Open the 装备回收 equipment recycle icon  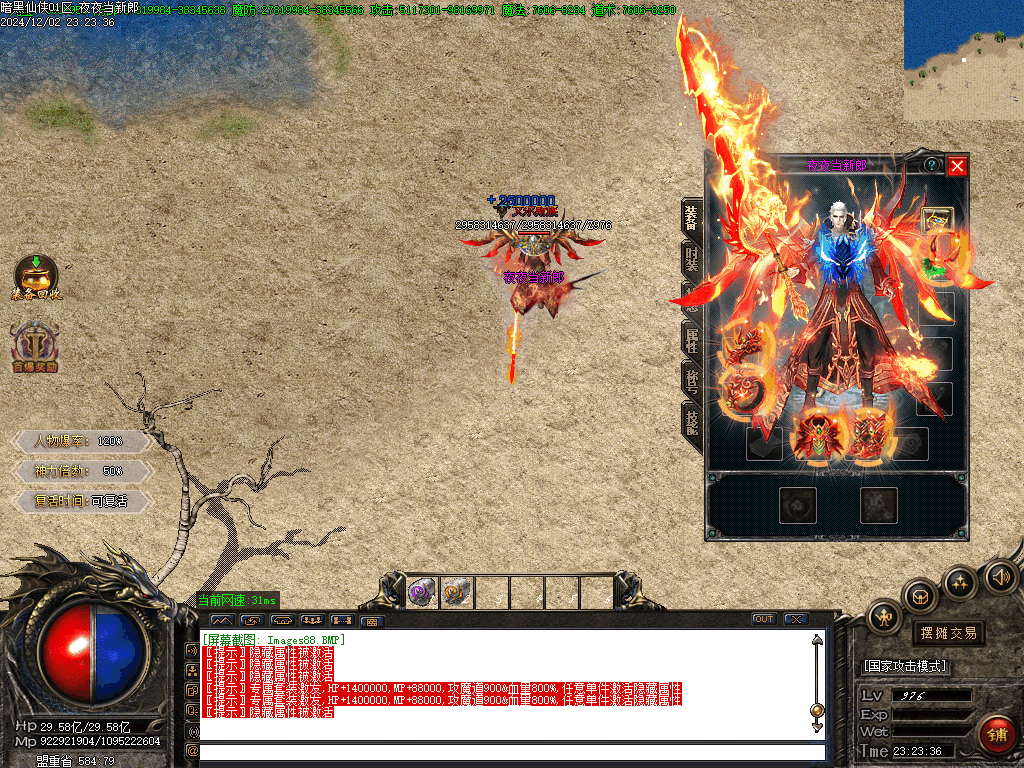(x=36, y=277)
